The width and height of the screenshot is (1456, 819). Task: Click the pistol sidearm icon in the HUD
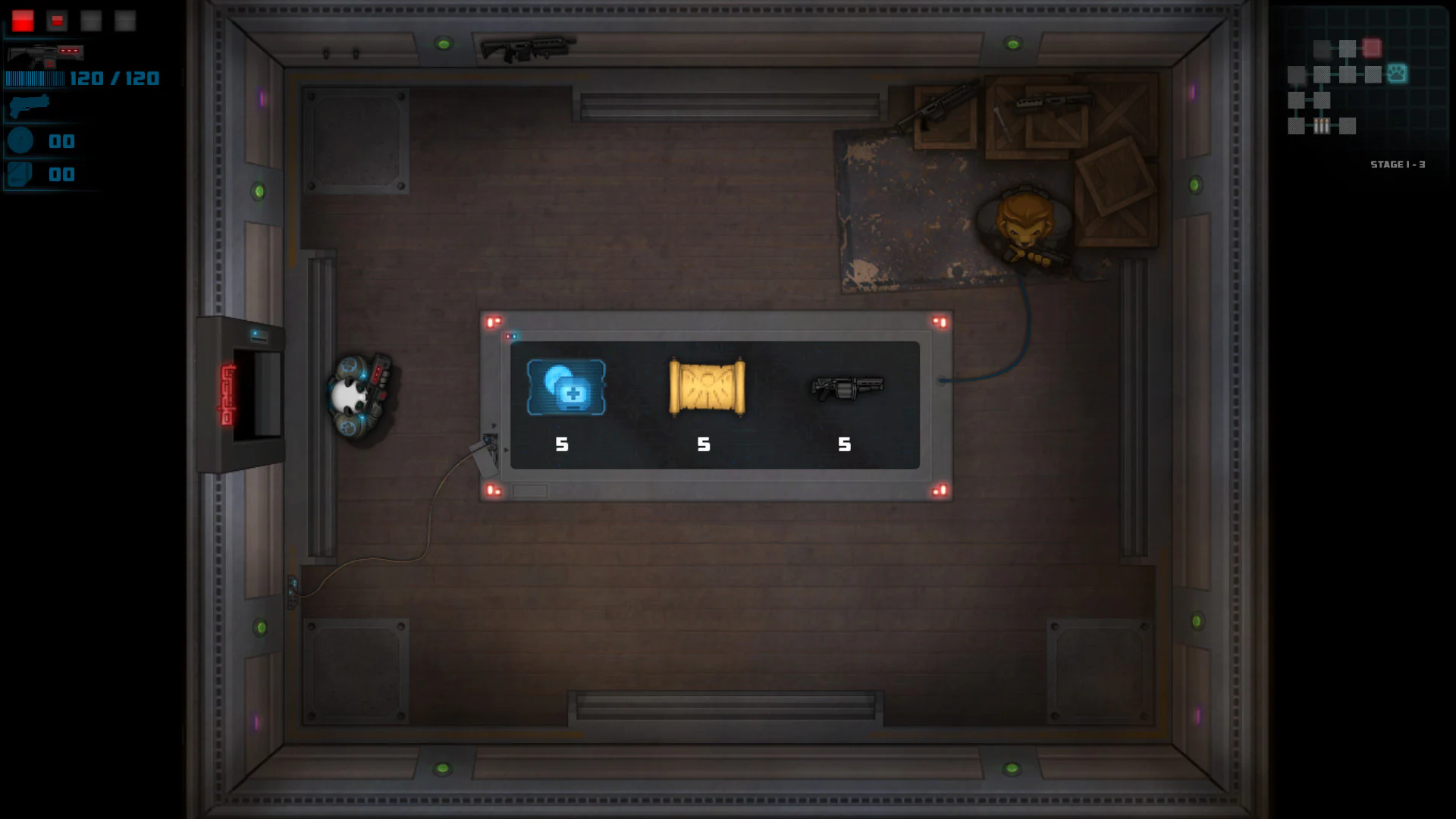pyautogui.click(x=28, y=105)
